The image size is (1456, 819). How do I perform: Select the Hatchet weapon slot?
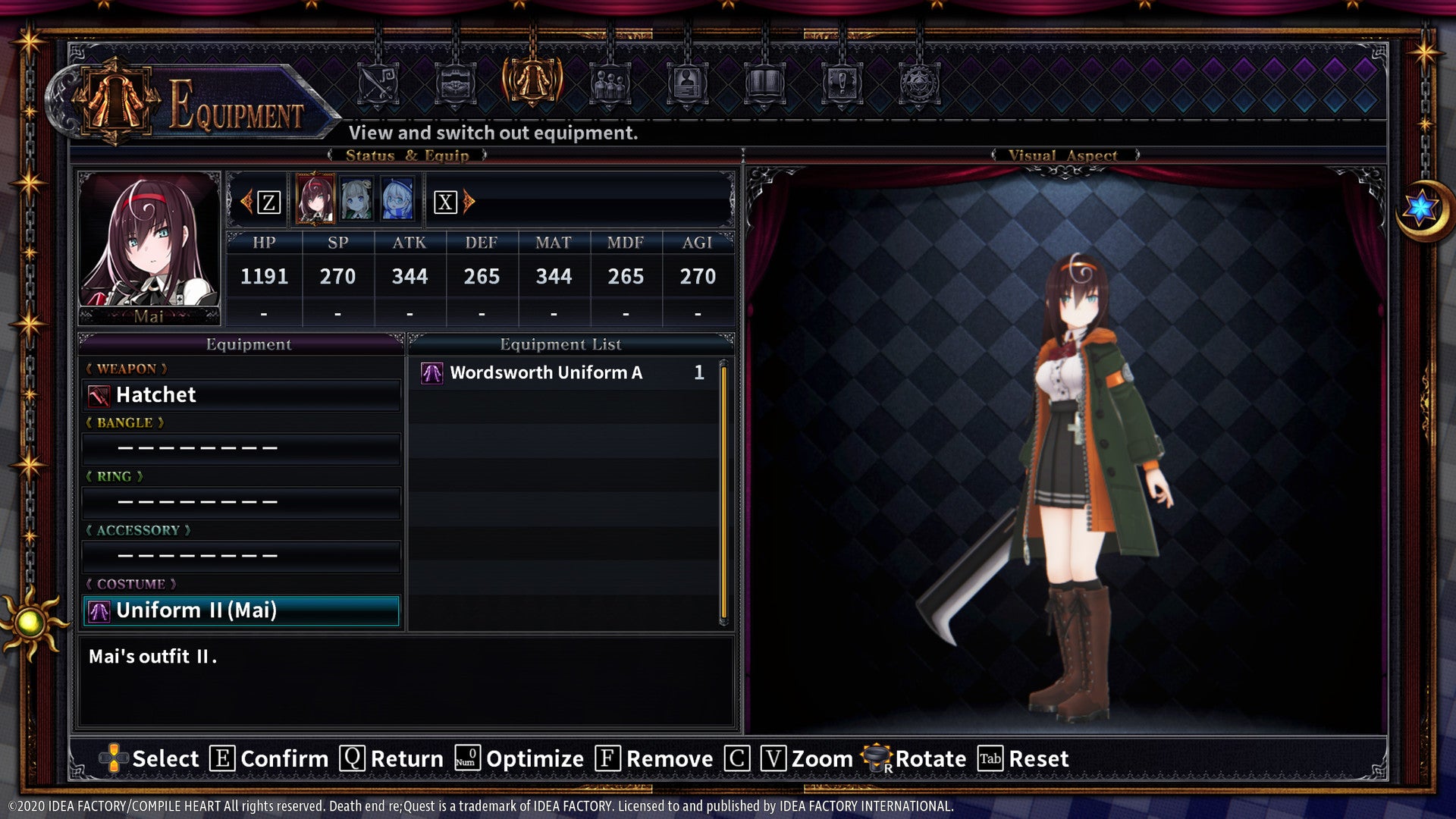241,395
